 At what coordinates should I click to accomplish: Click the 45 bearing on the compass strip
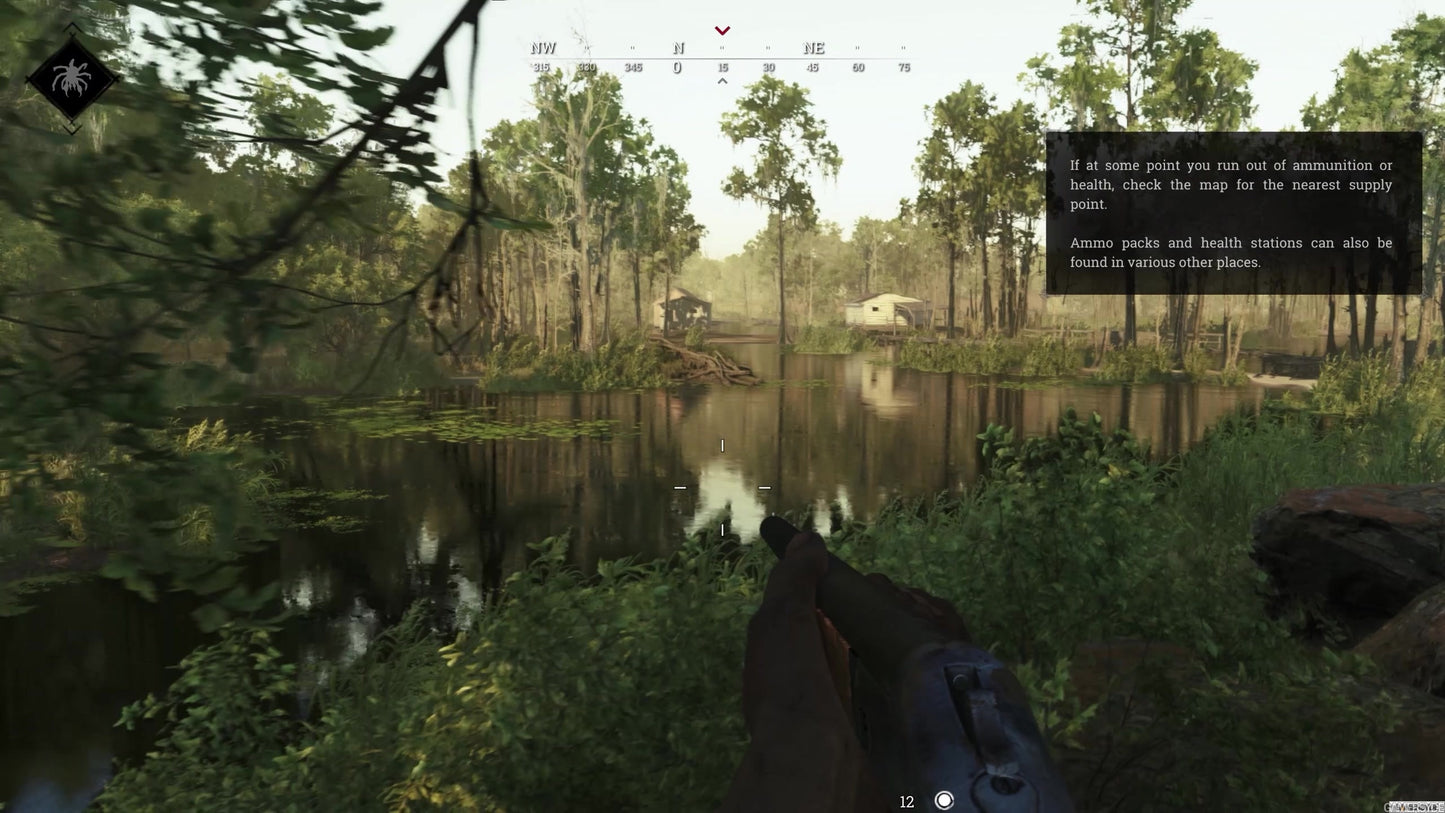[x=812, y=66]
